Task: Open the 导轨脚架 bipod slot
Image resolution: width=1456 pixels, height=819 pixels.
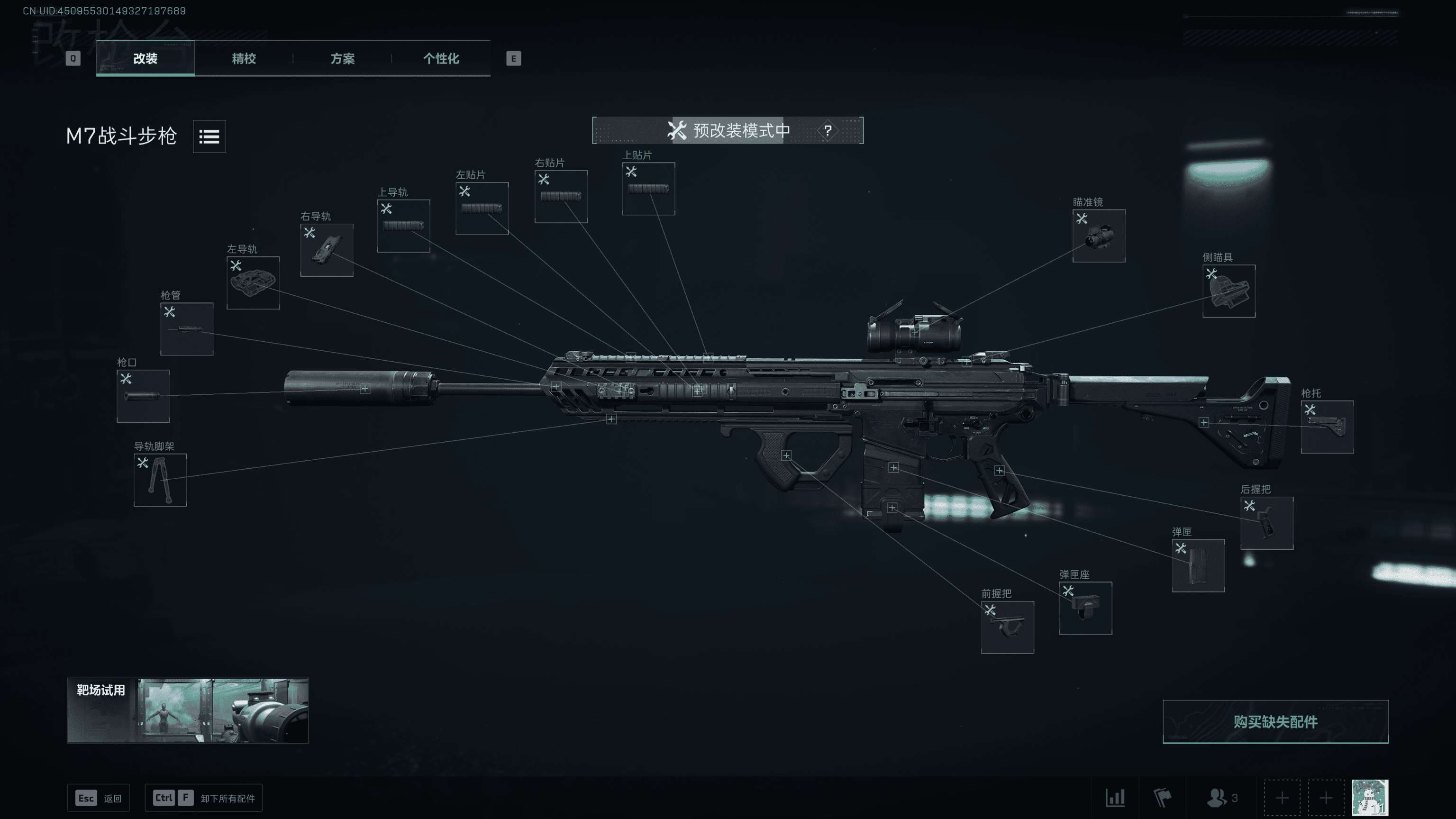Action: click(x=160, y=480)
